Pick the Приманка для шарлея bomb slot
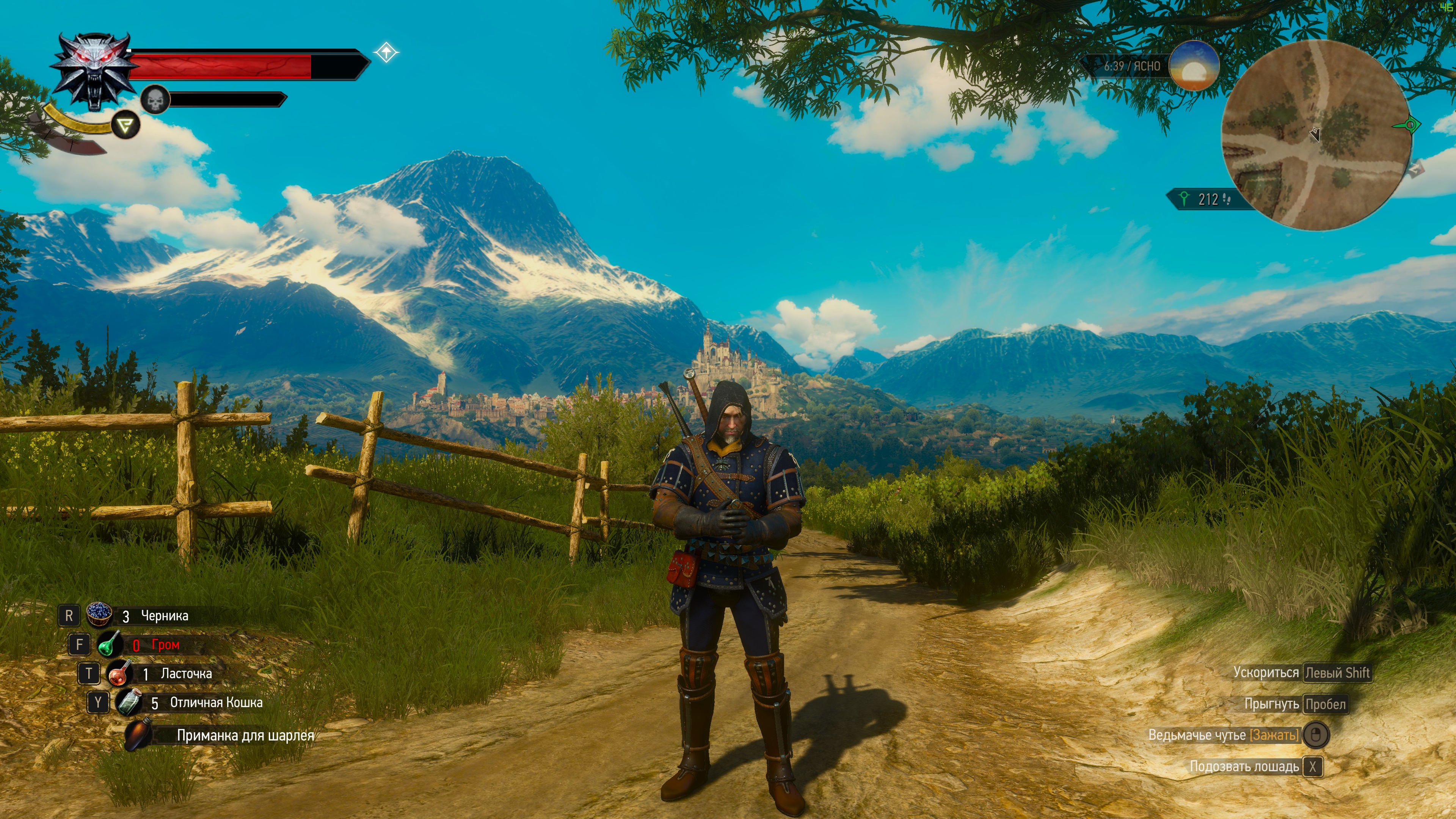Image resolution: width=1456 pixels, height=819 pixels. [x=138, y=734]
